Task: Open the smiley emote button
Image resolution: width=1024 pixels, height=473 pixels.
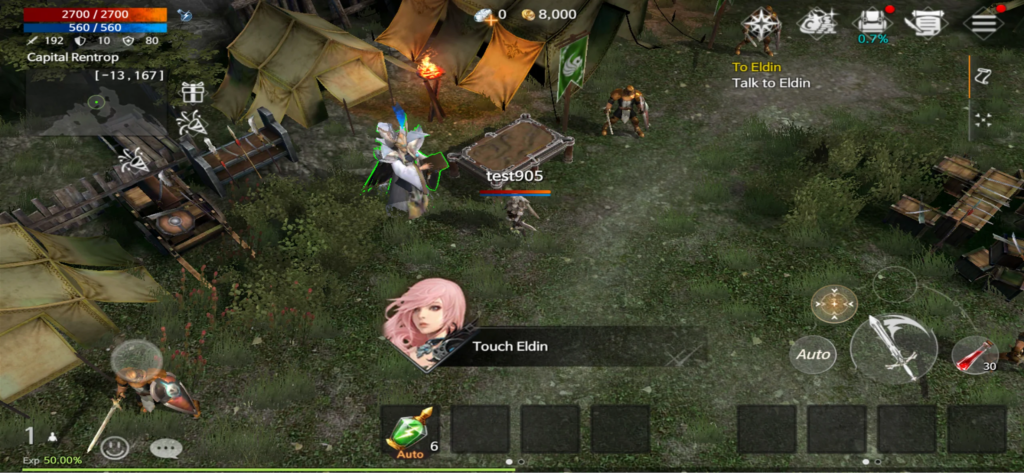Action: pos(115,448)
